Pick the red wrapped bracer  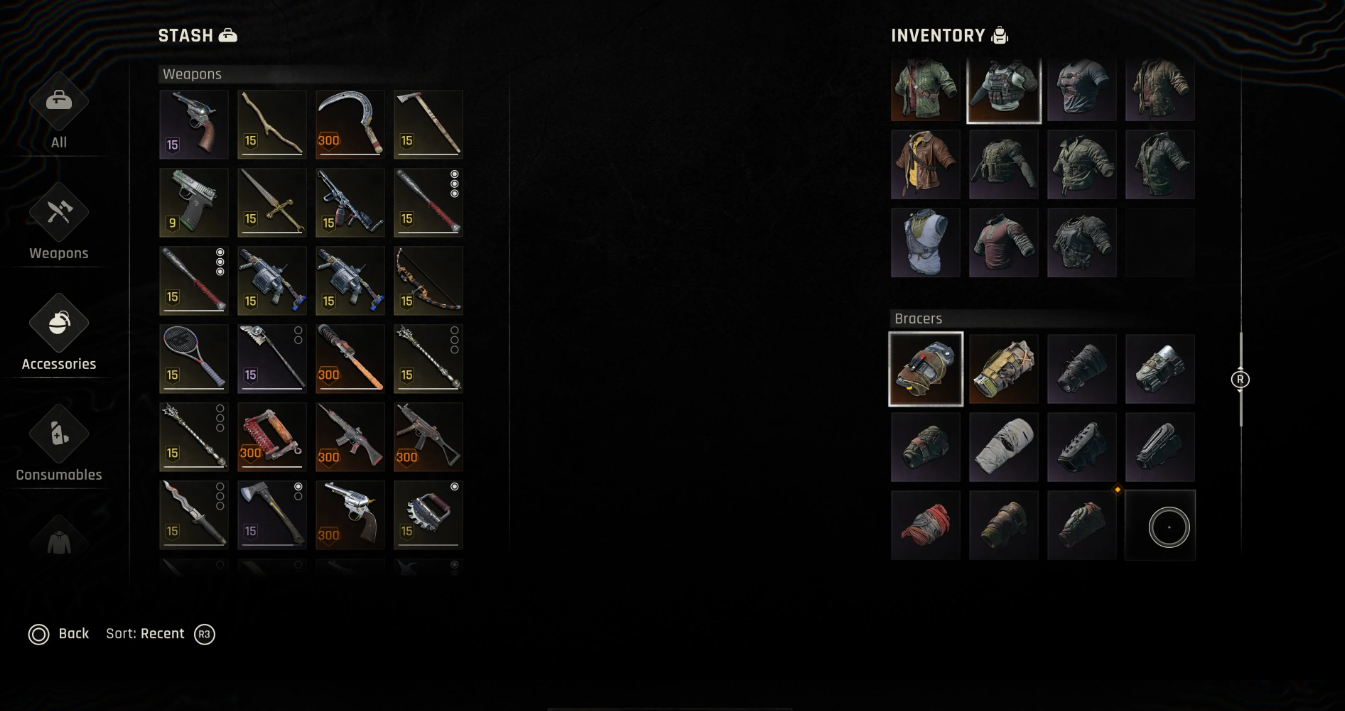pyautogui.click(x=926, y=525)
